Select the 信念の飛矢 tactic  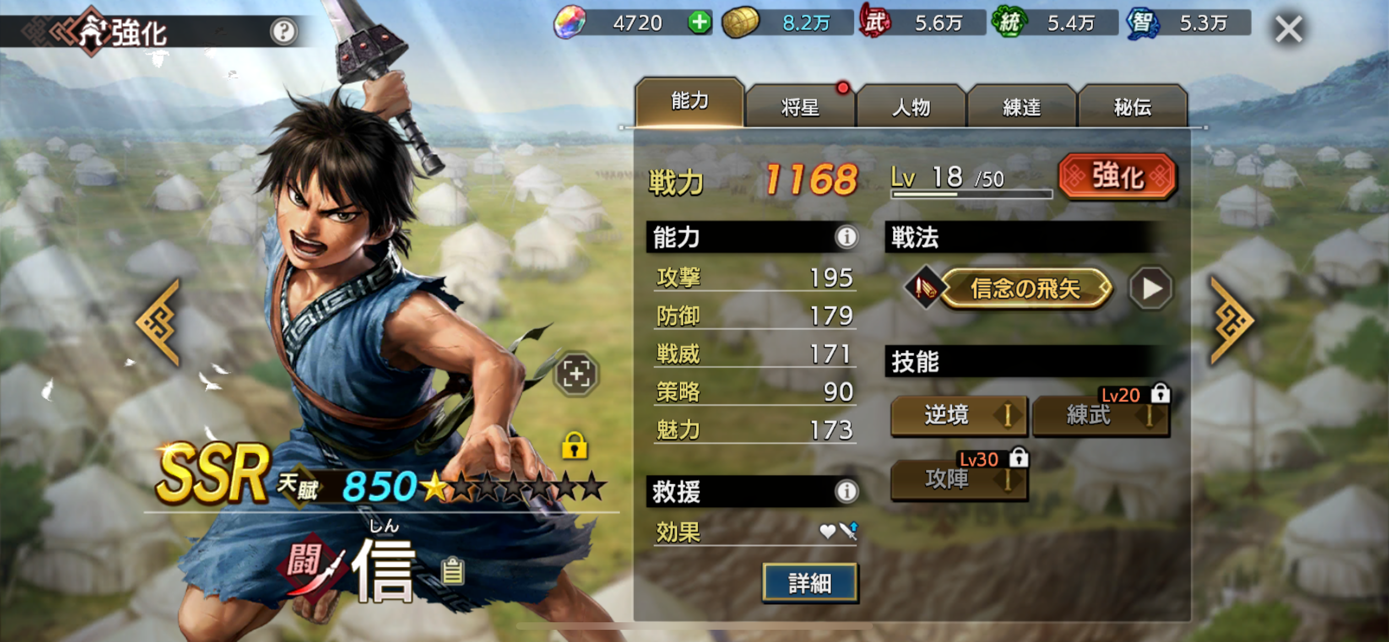(1024, 289)
